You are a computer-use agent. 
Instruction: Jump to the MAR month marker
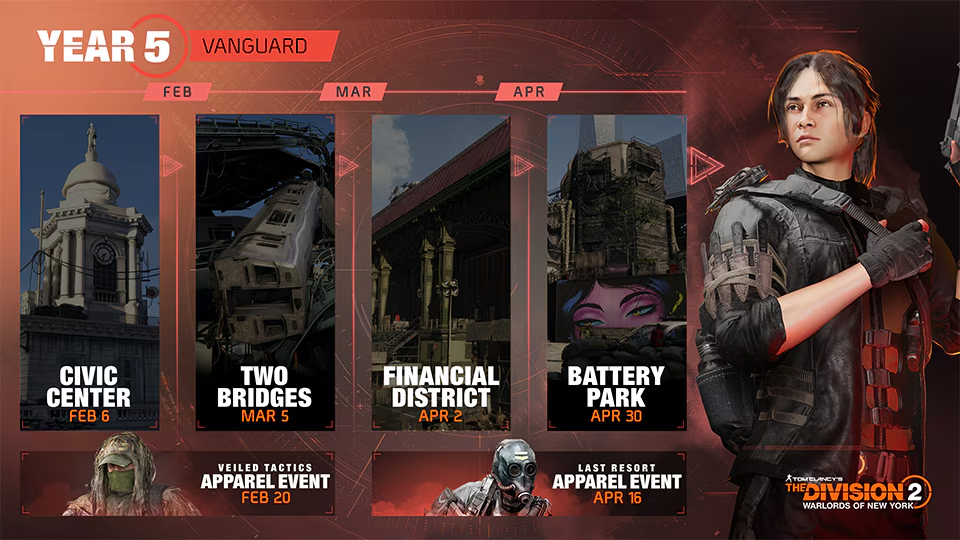pos(353,92)
